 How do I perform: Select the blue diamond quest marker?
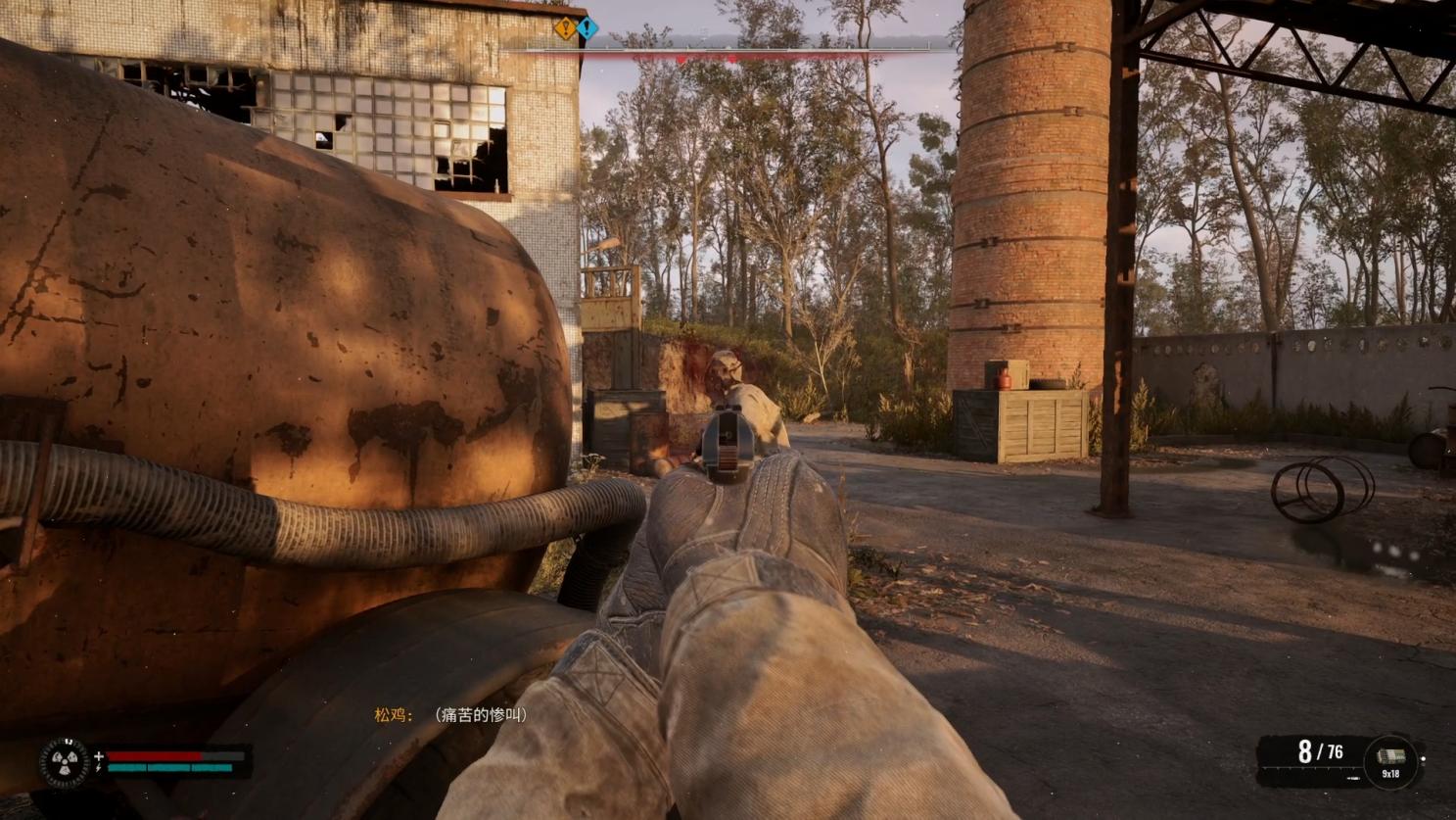[x=587, y=27]
